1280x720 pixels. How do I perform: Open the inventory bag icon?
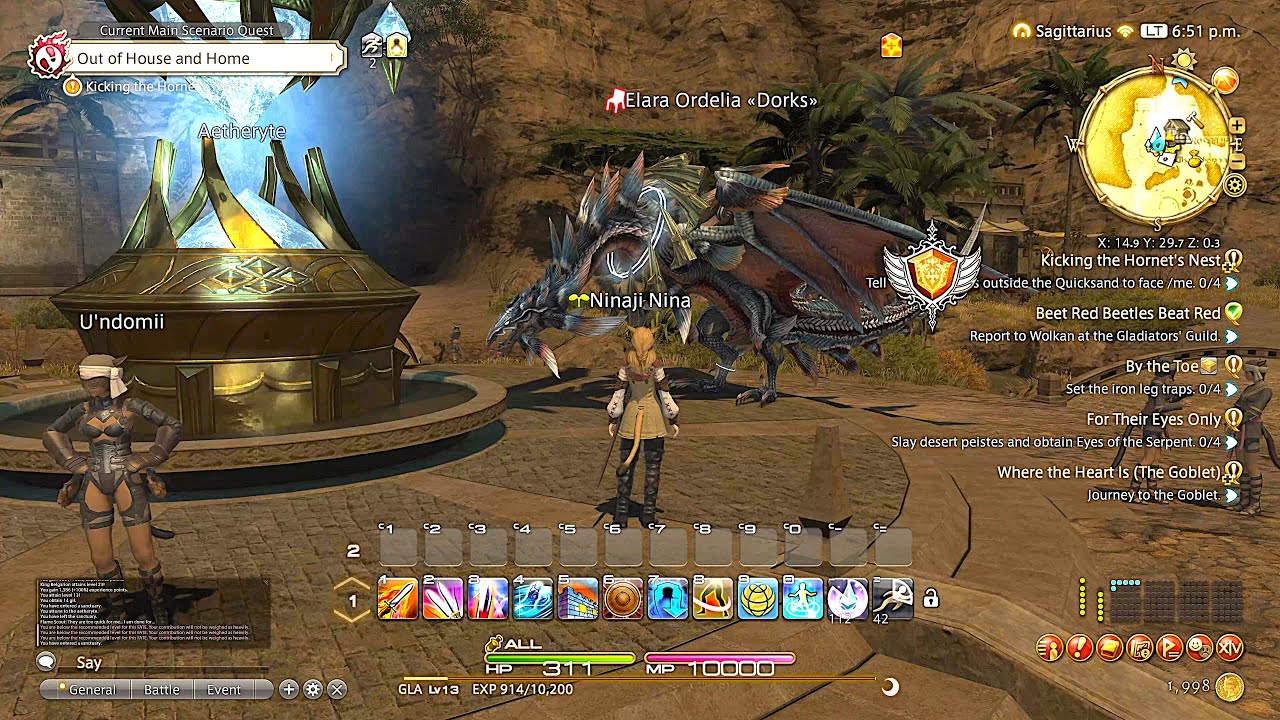point(1109,650)
